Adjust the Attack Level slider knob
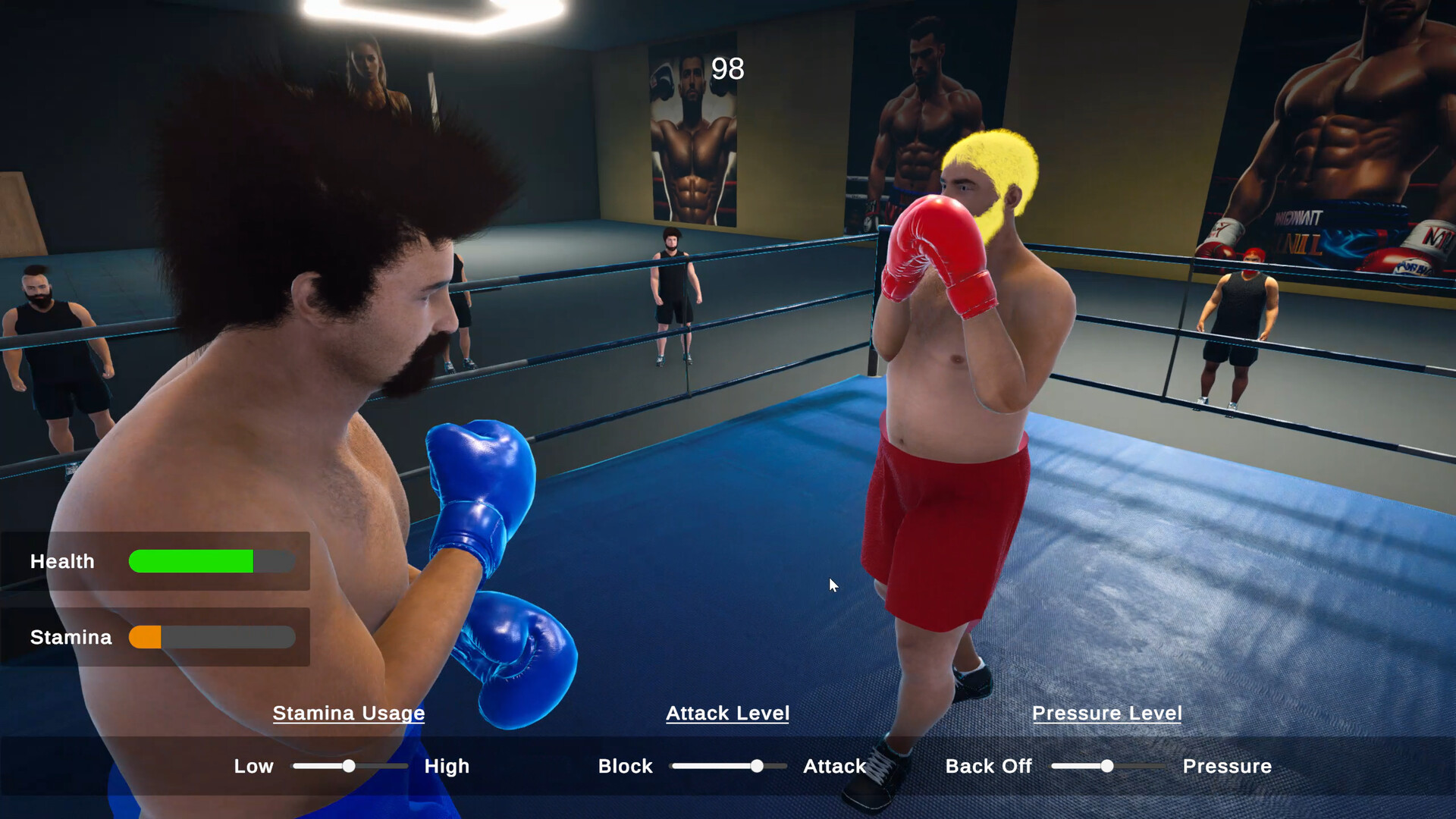1456x819 pixels. coord(756,767)
